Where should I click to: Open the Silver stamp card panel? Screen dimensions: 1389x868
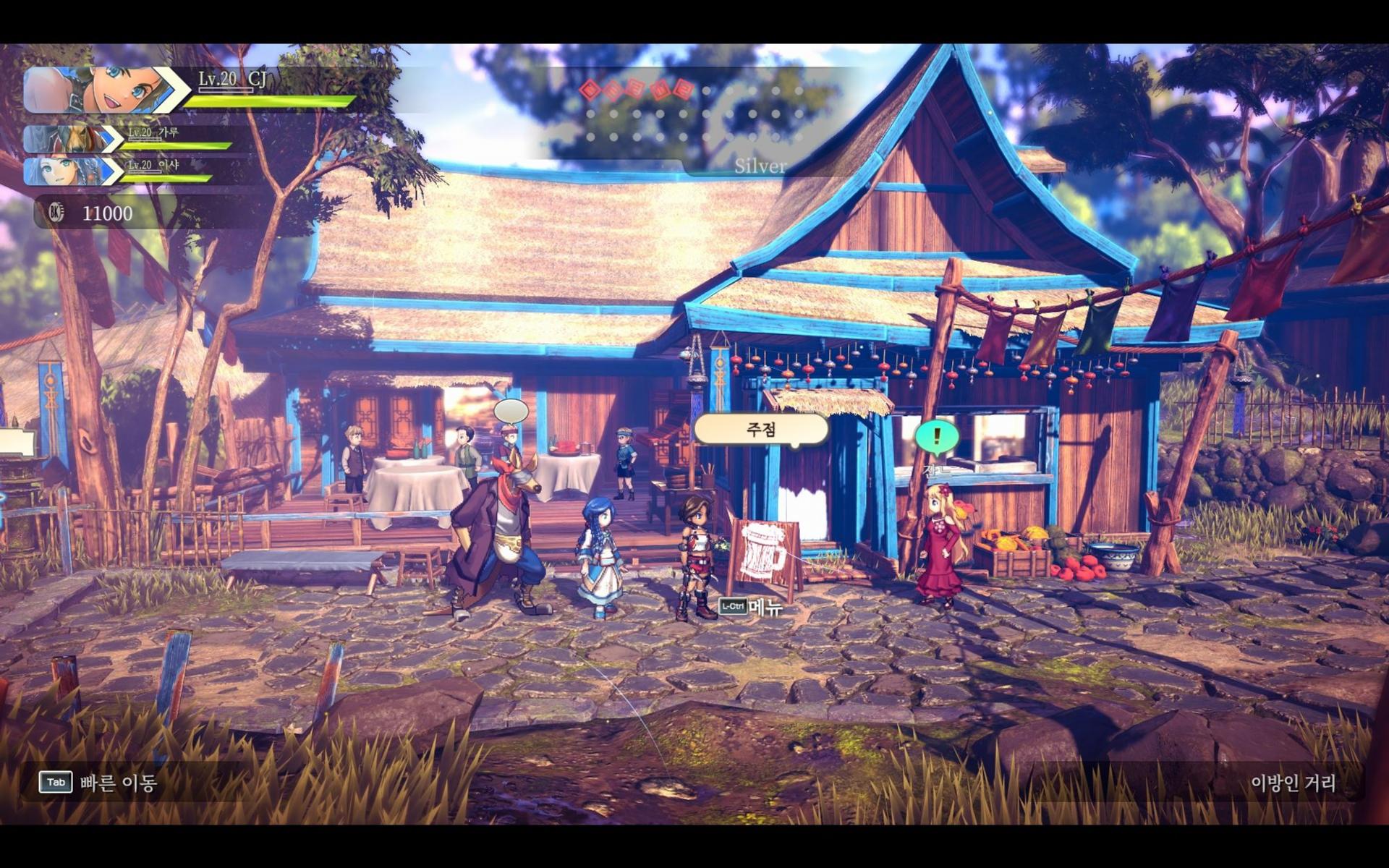[x=760, y=166]
